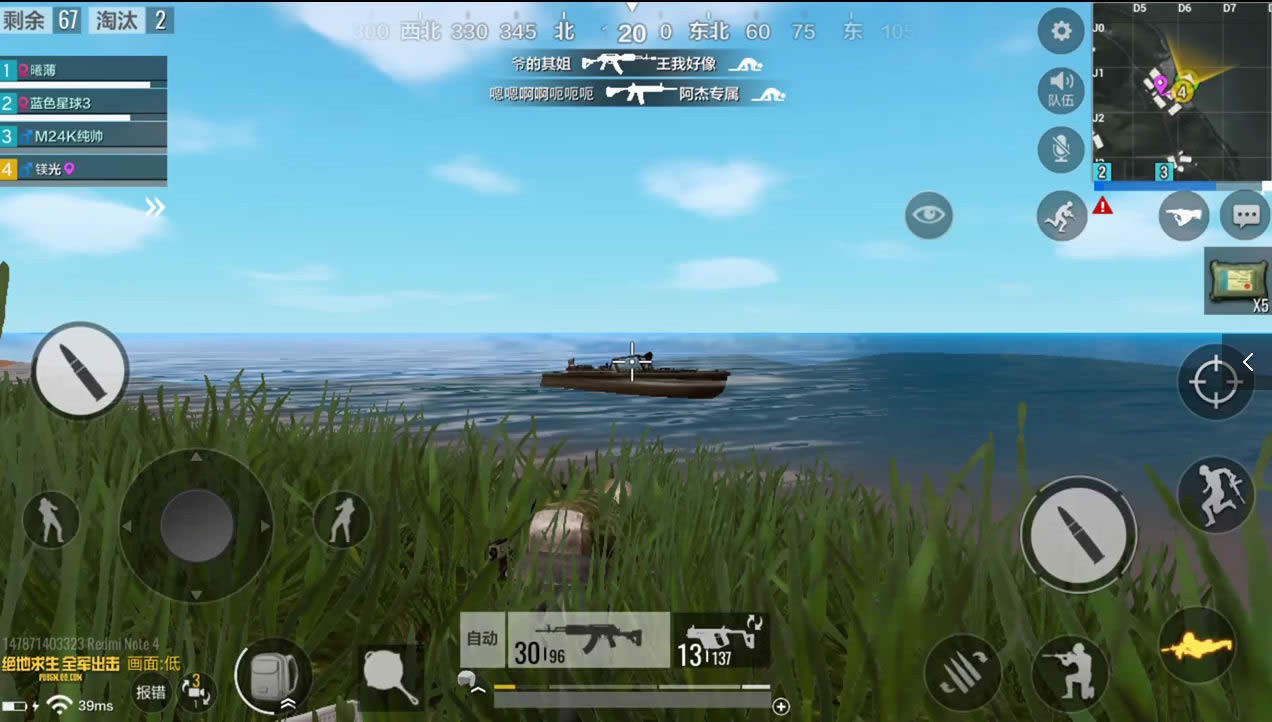
Task: Tap the jump button
Action: (x=1215, y=495)
